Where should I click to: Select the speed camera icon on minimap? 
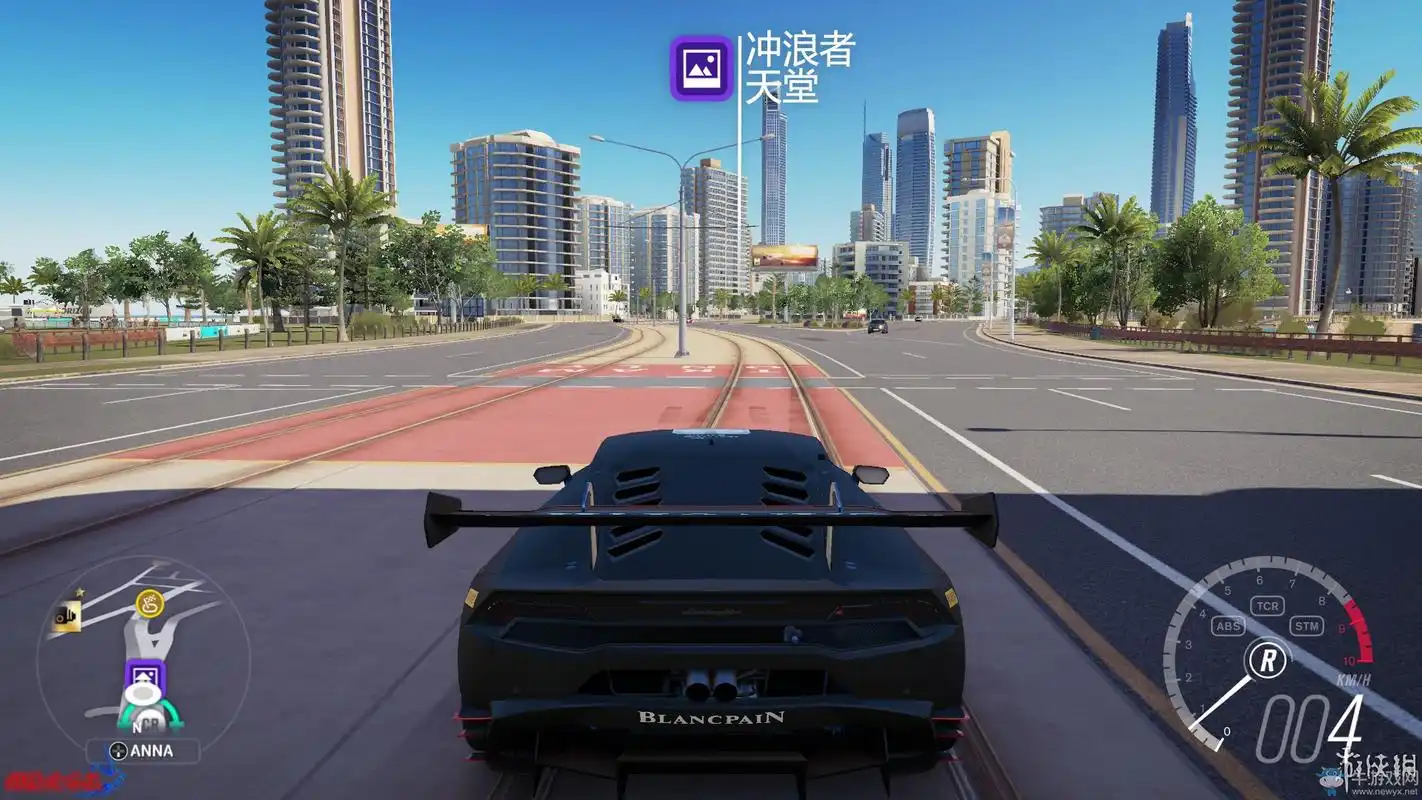point(67,616)
